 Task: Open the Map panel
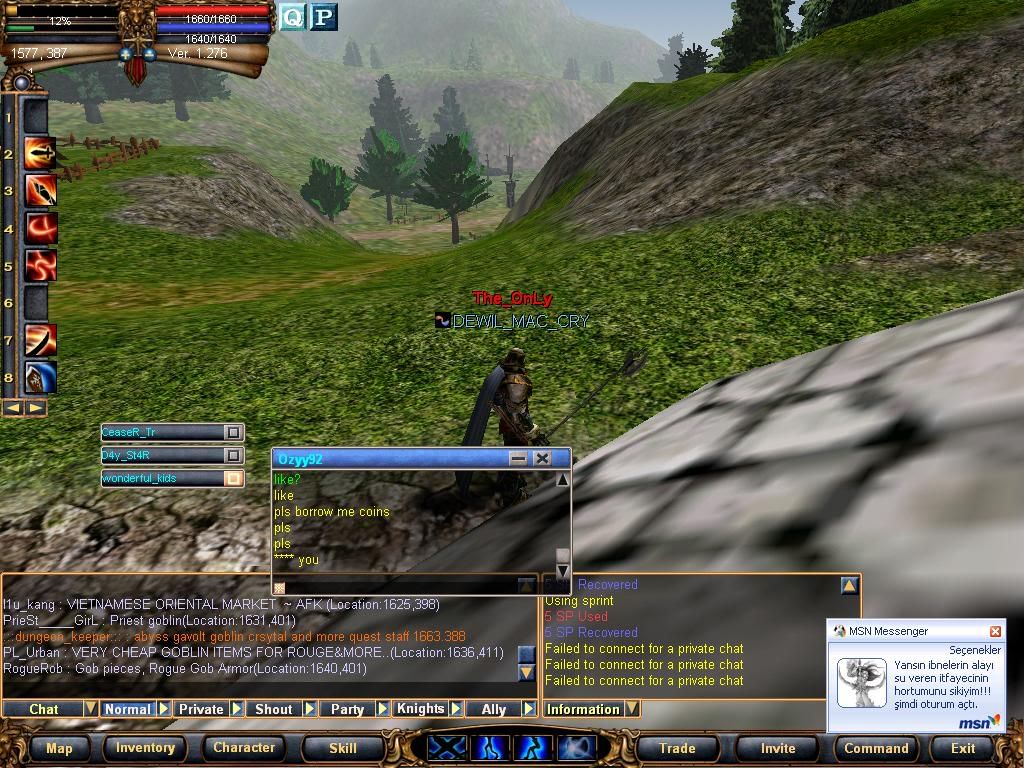point(59,748)
